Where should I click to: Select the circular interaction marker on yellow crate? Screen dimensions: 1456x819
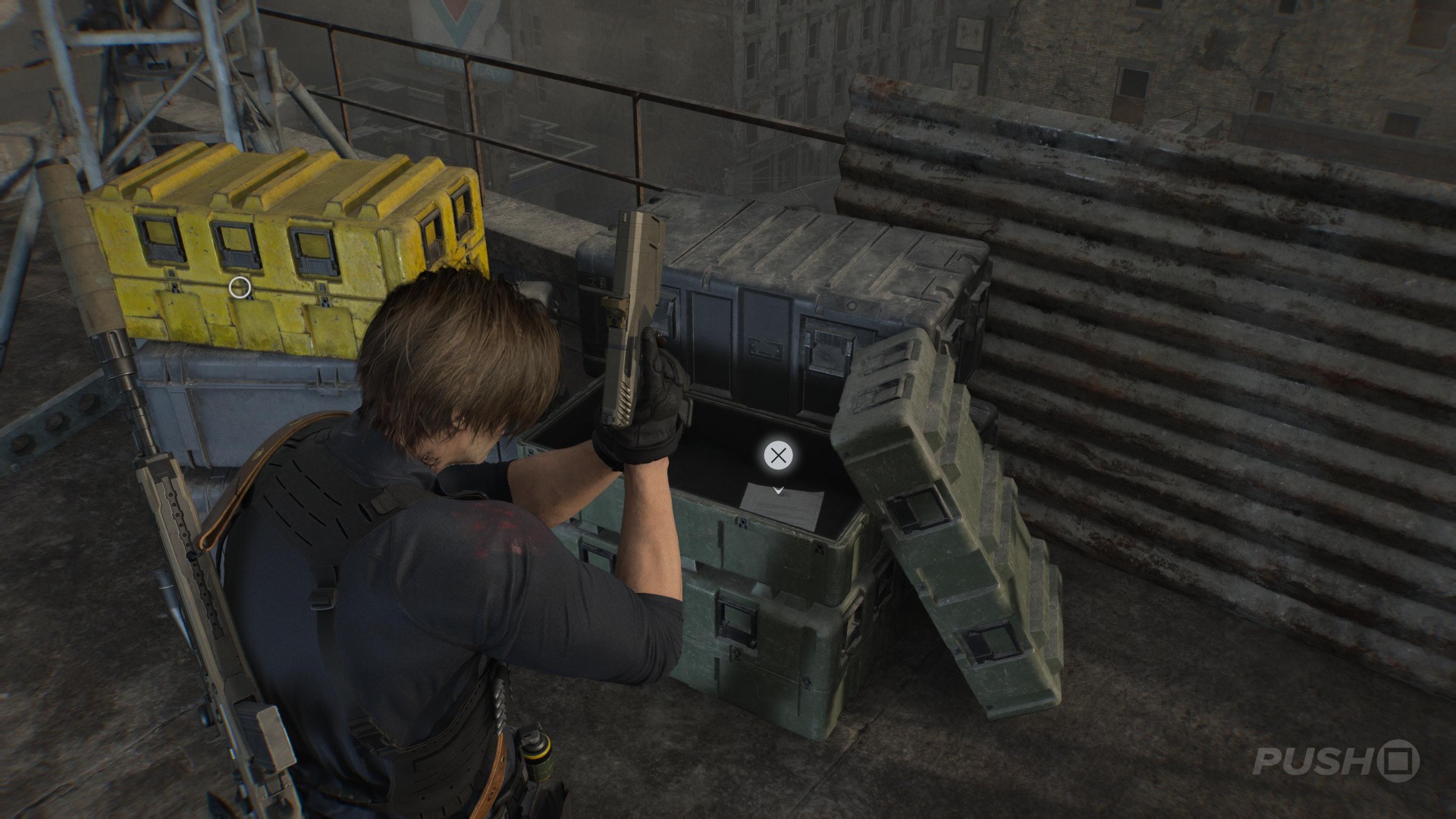[240, 287]
